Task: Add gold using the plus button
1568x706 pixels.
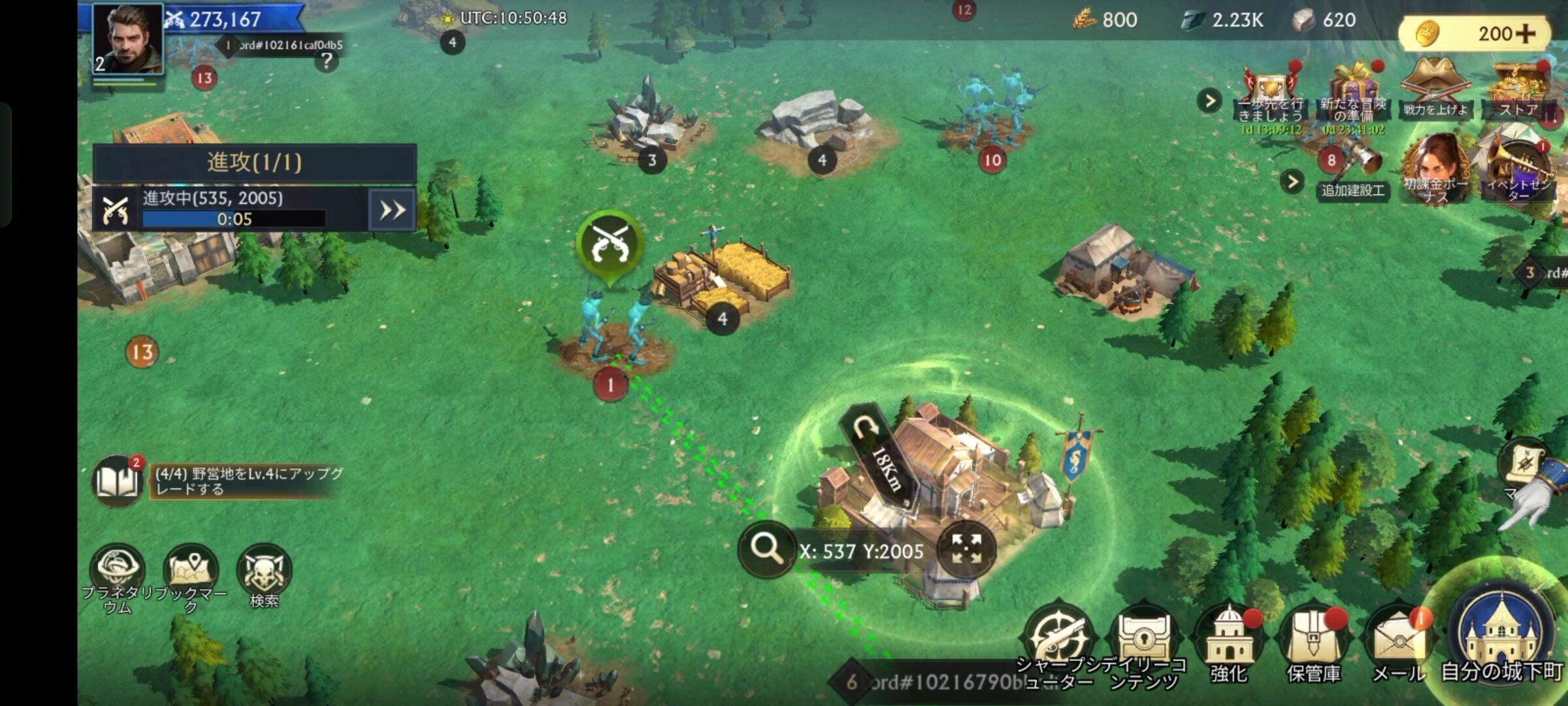Action: tap(1525, 34)
